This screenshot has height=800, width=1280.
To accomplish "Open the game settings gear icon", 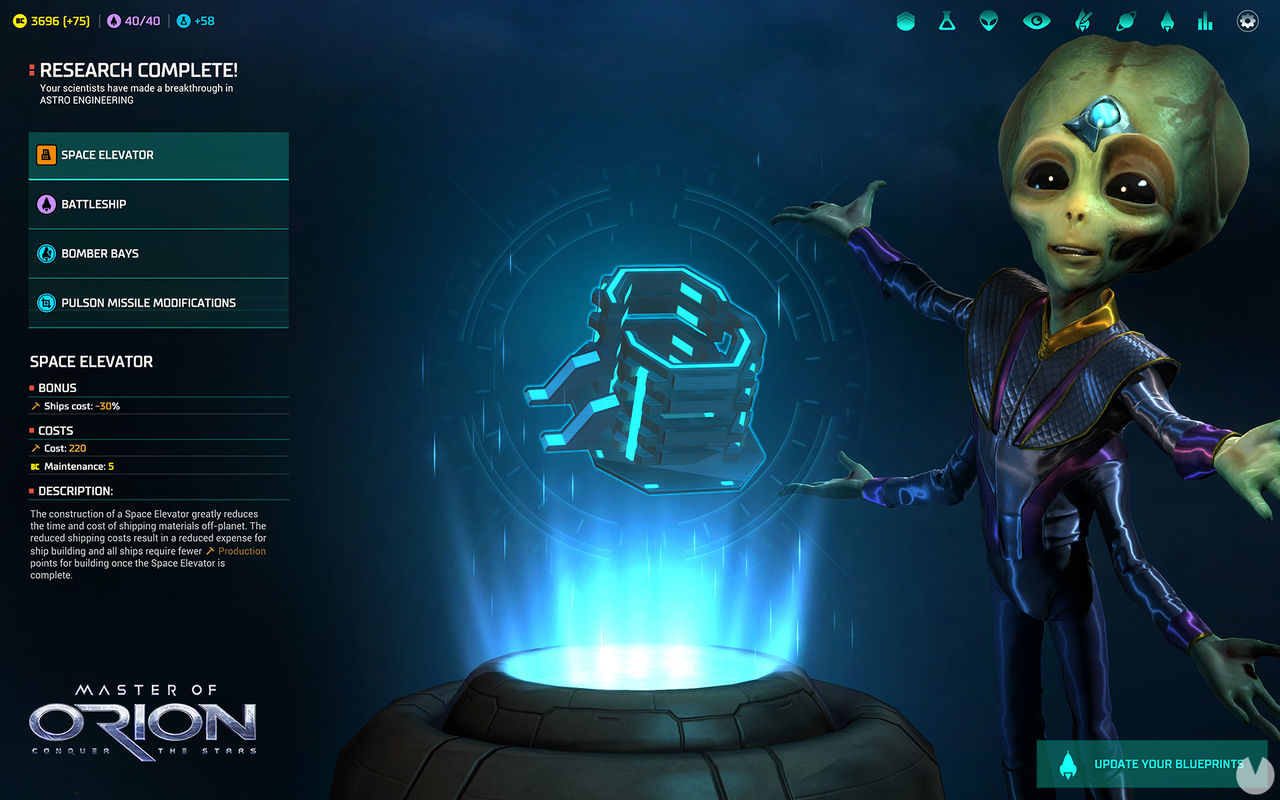I will (x=1247, y=20).
